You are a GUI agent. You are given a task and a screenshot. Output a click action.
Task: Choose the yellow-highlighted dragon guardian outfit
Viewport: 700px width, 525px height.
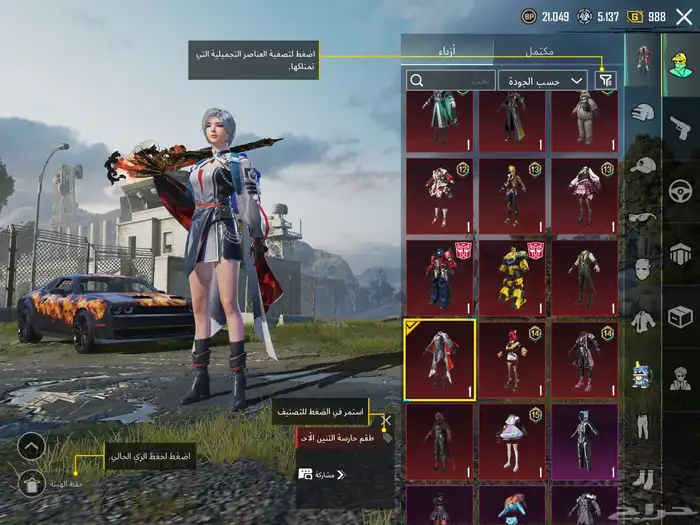[440, 357]
